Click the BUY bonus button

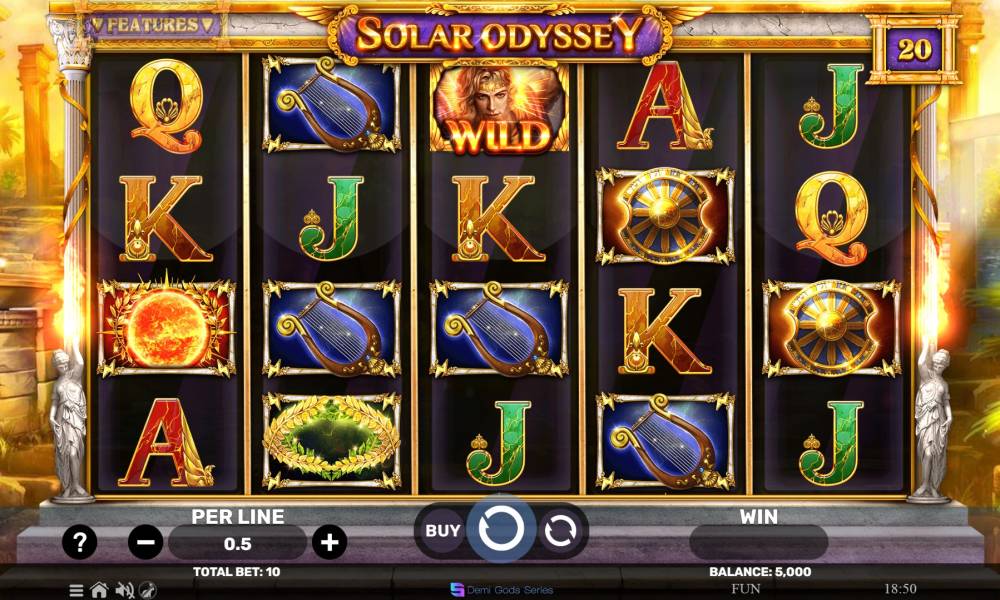click(x=443, y=531)
